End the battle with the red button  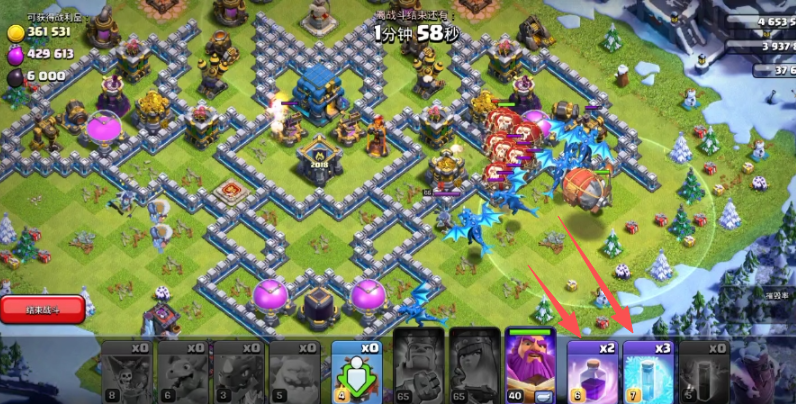(x=42, y=310)
